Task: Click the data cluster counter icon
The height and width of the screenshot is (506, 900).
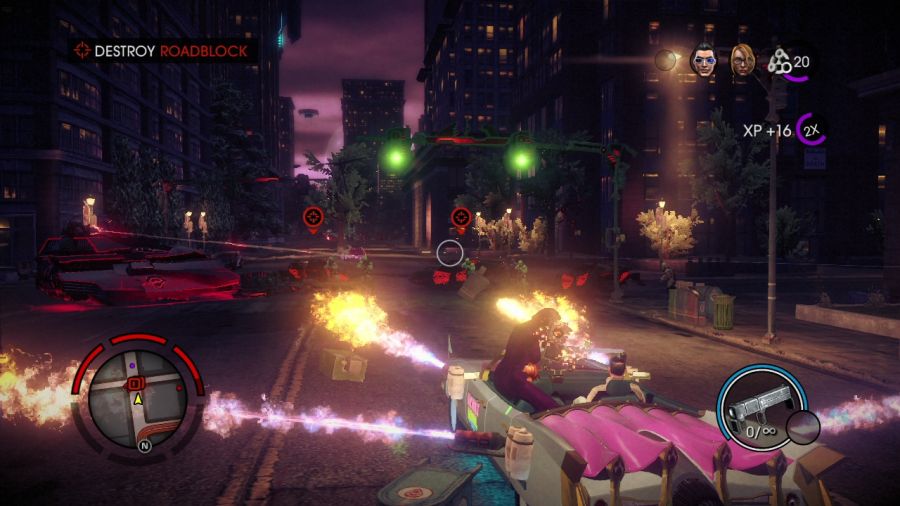Action: [x=779, y=62]
